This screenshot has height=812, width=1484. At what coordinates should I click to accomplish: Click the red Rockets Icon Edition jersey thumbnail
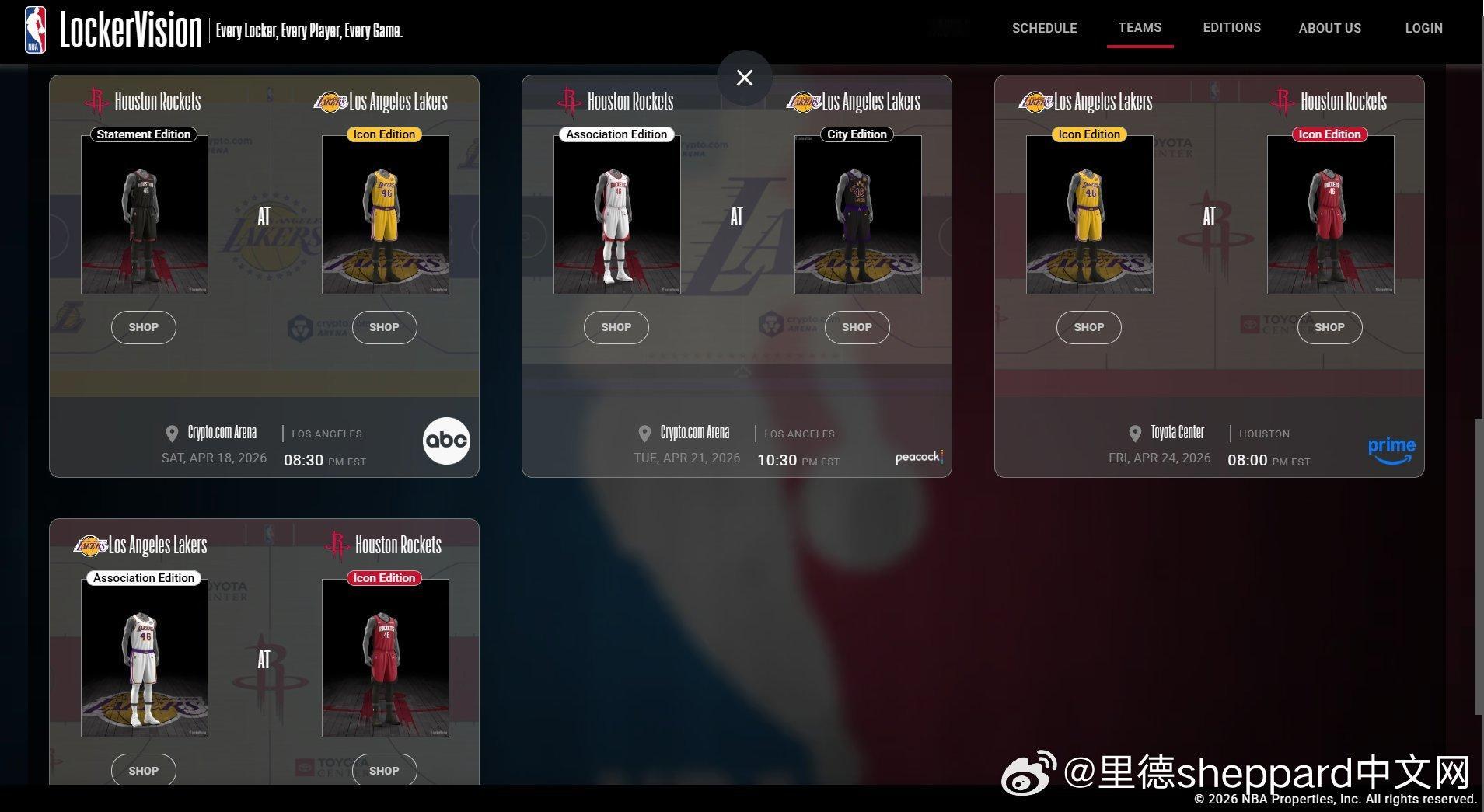(x=1329, y=214)
